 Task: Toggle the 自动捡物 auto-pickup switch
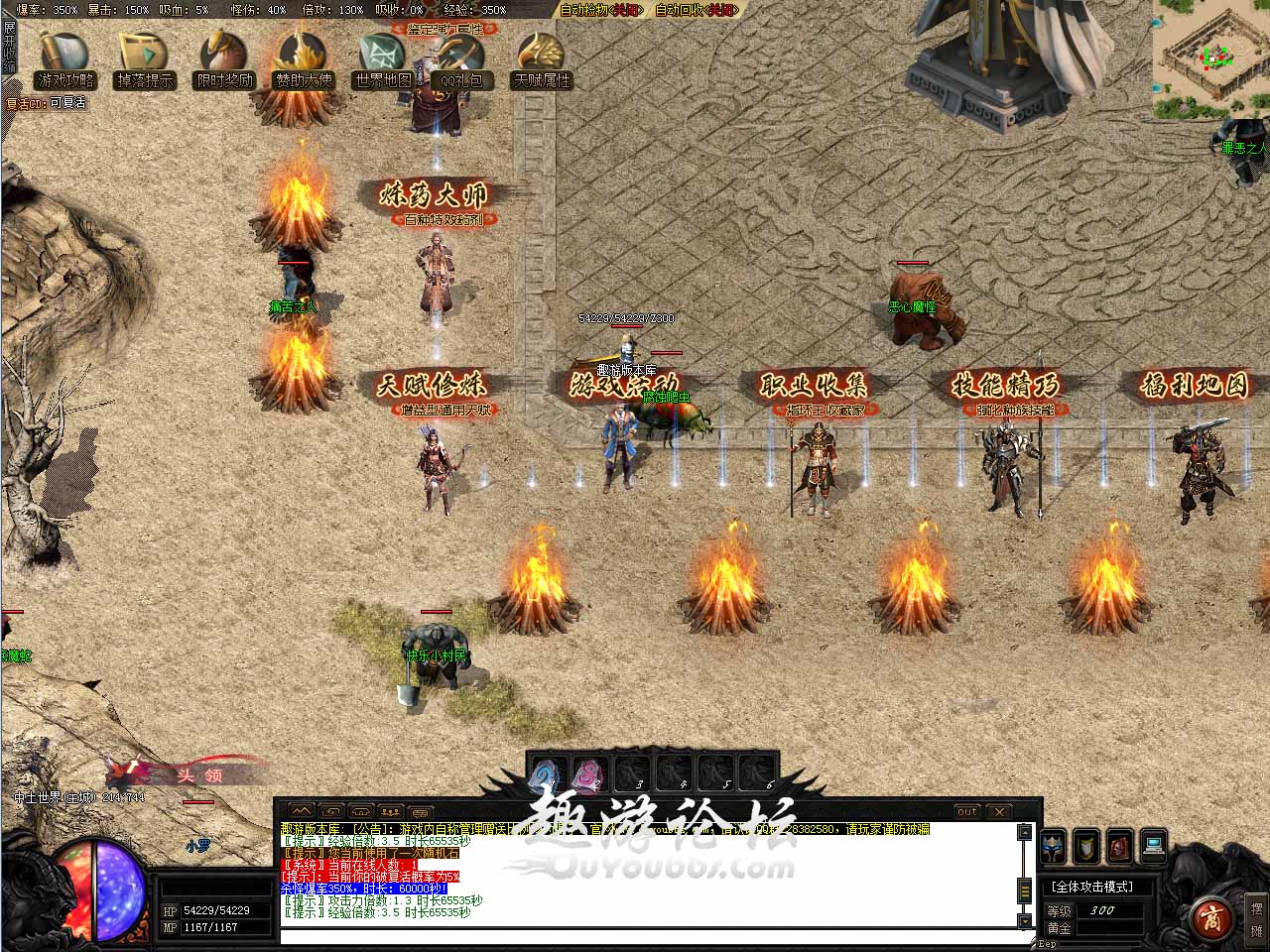pos(601,10)
